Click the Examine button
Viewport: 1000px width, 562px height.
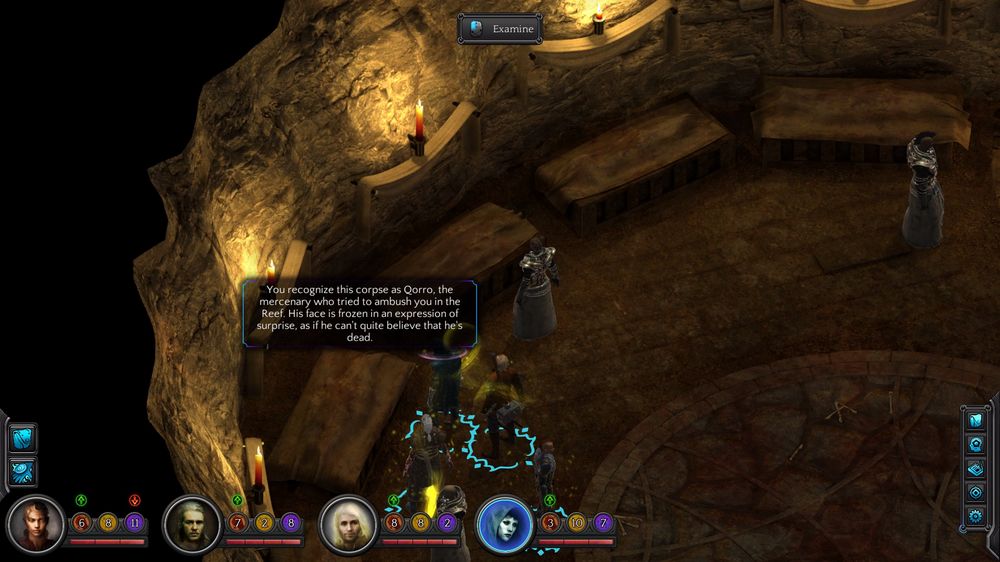(500, 29)
